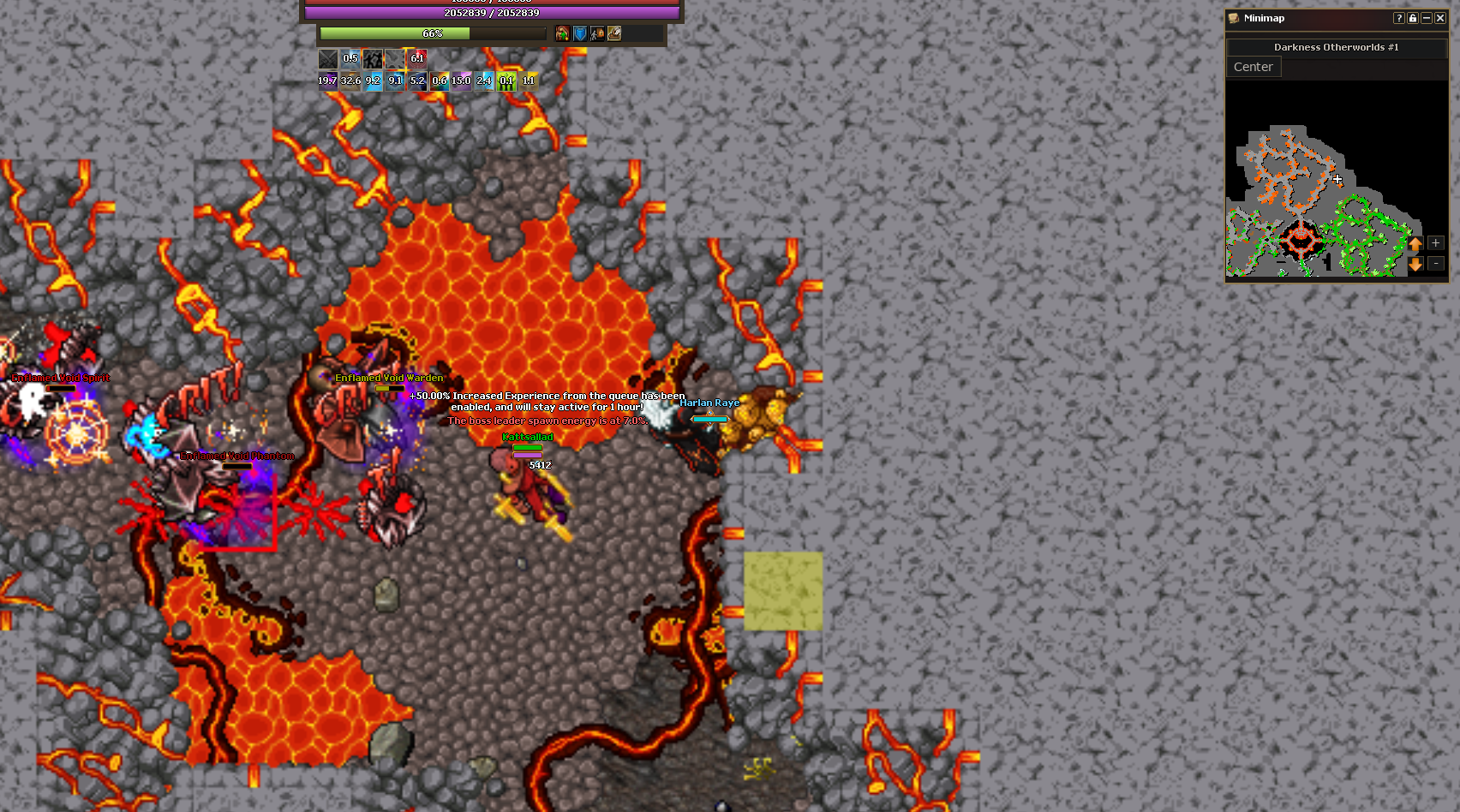Go down a floor with orange arrow
The width and height of the screenshot is (1460, 812).
coord(1415,265)
